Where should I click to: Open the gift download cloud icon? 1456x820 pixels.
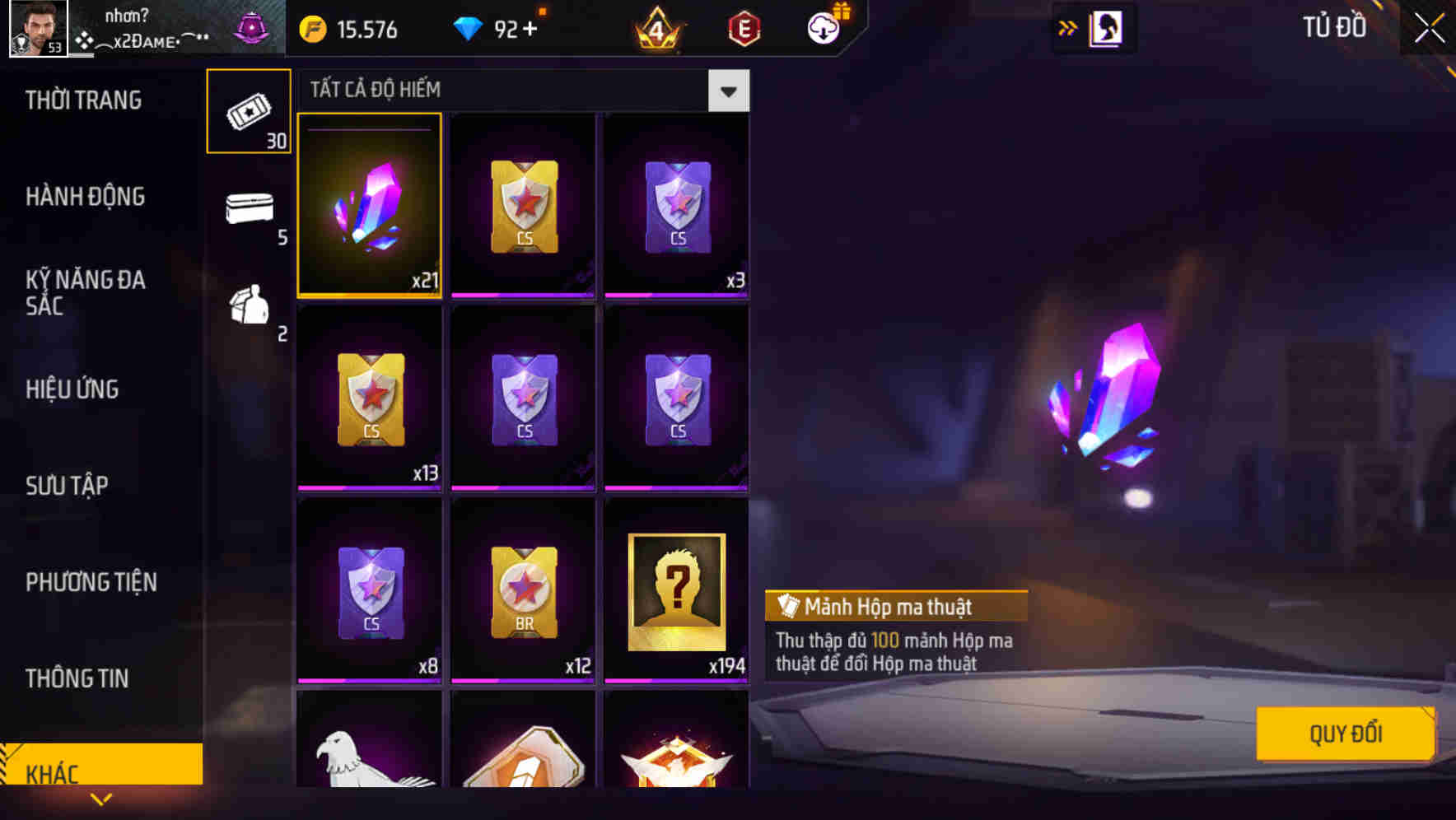tap(823, 27)
